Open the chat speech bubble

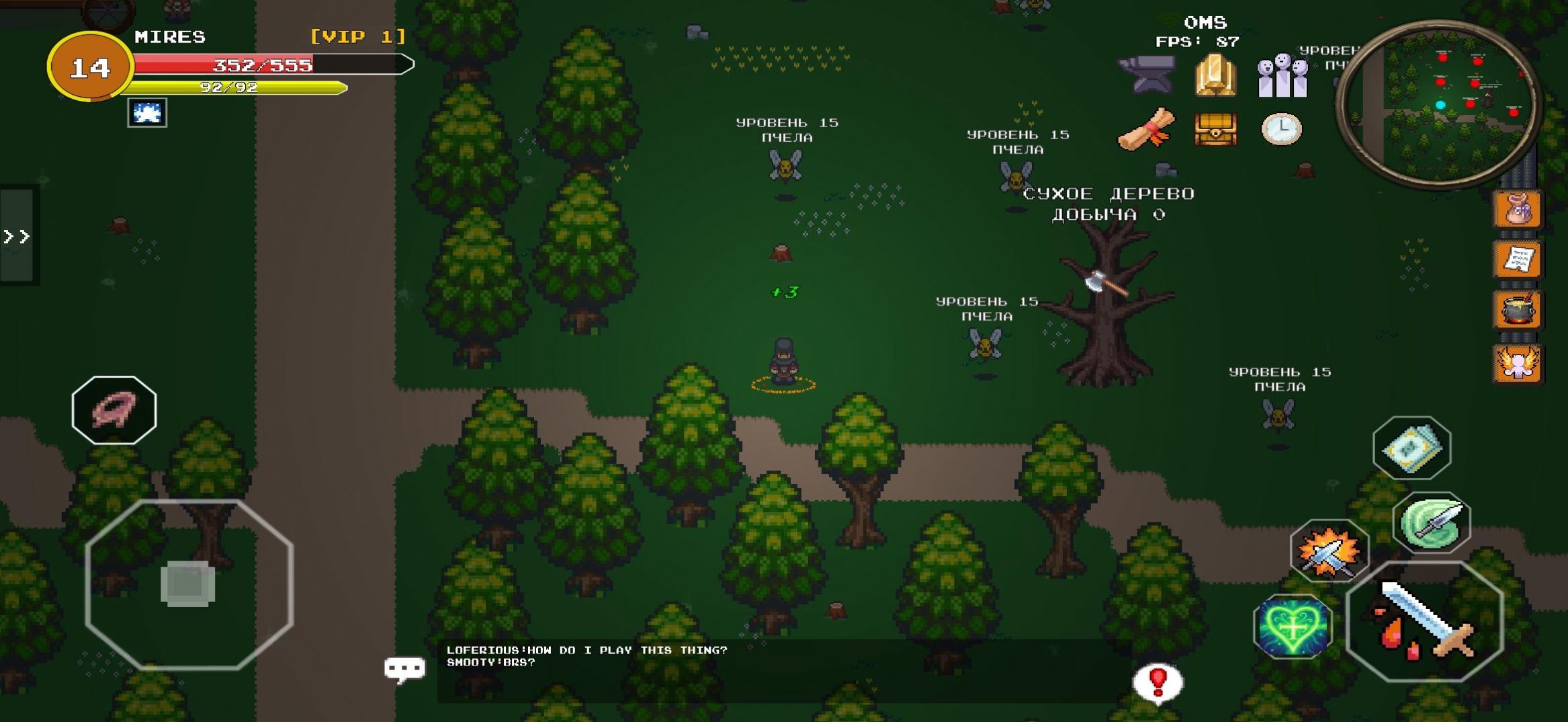[x=404, y=668]
